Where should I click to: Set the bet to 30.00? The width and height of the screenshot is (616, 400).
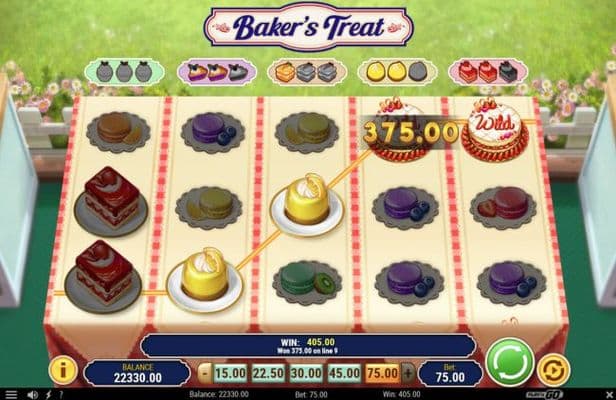coord(307,373)
